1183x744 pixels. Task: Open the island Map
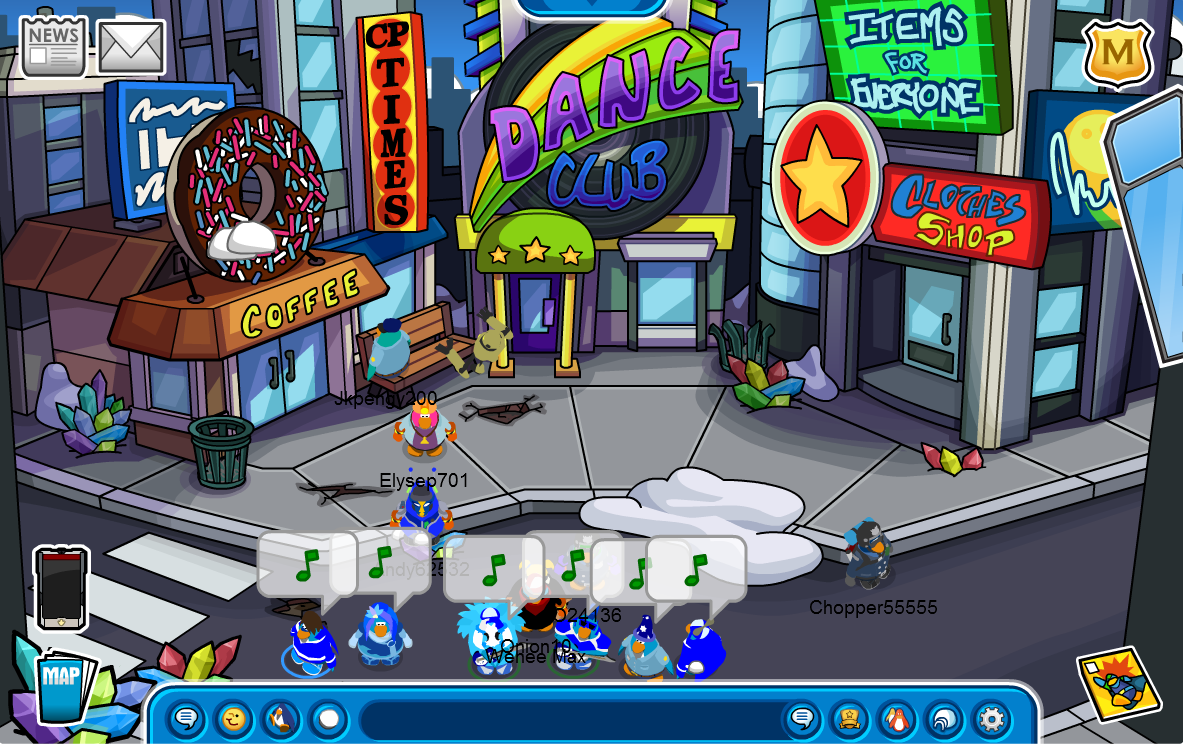click(61, 685)
